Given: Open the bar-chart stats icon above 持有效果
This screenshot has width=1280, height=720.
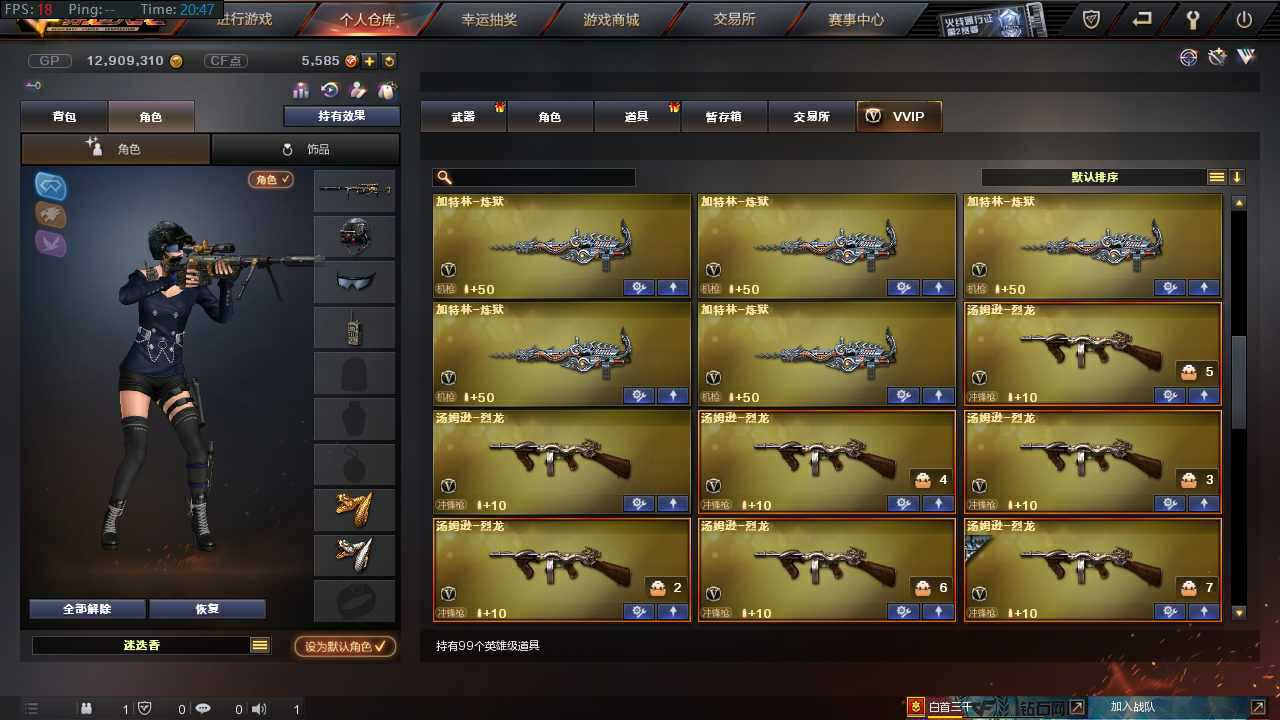Looking at the screenshot, I should (x=299, y=90).
